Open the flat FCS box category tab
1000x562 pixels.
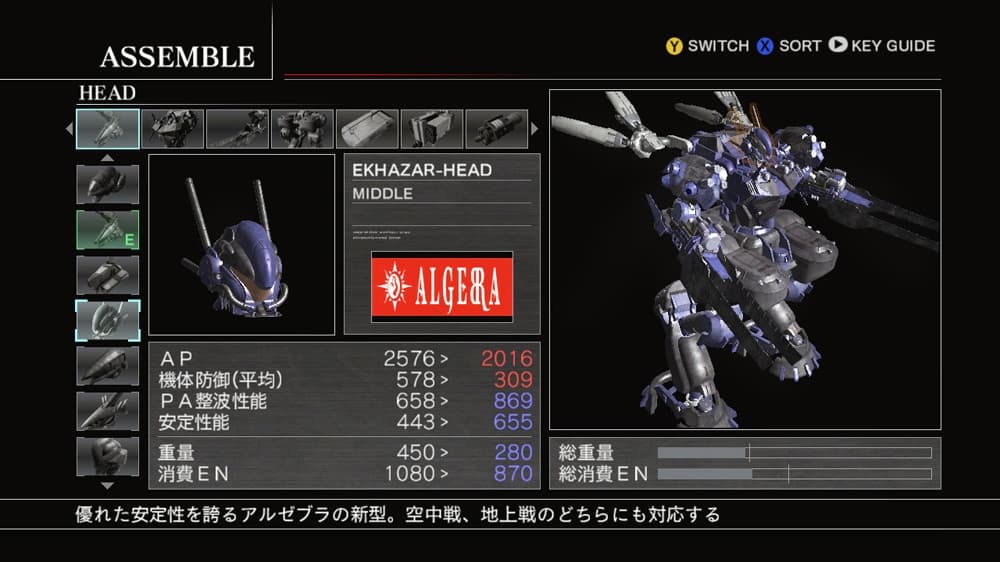pyautogui.click(x=367, y=129)
